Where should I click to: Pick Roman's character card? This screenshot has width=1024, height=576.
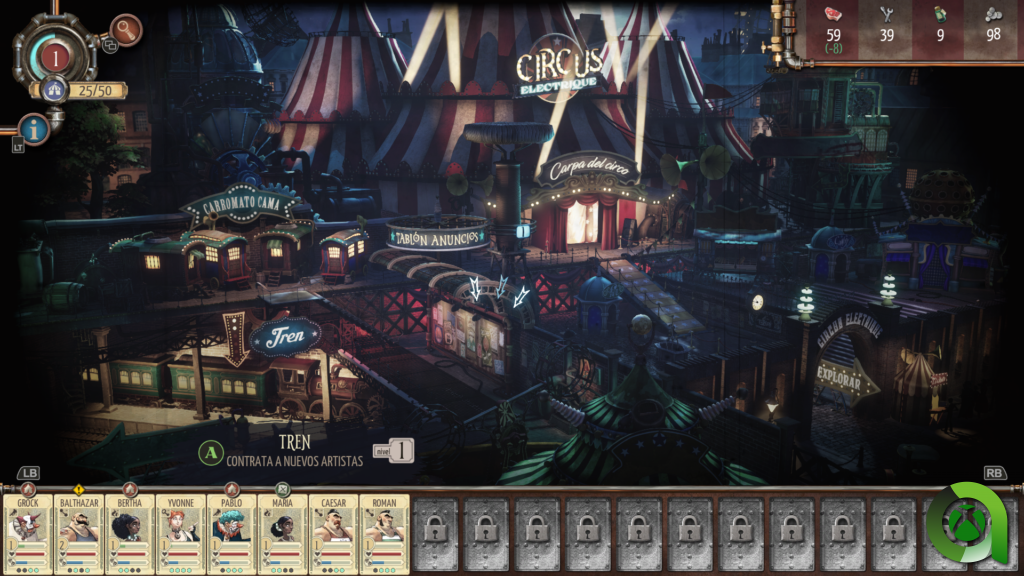[x=385, y=534]
